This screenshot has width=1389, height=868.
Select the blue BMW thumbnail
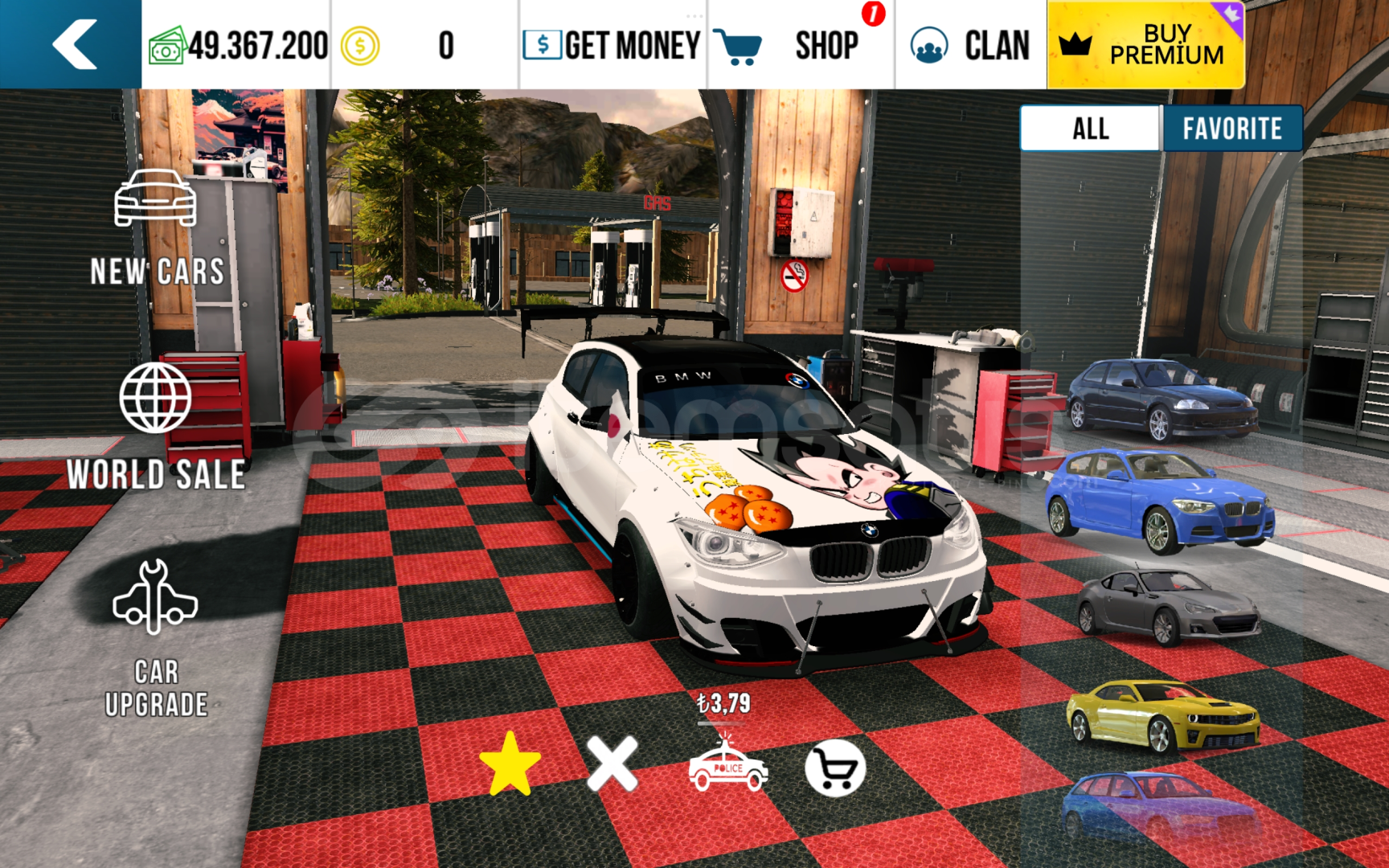(x=1160, y=500)
